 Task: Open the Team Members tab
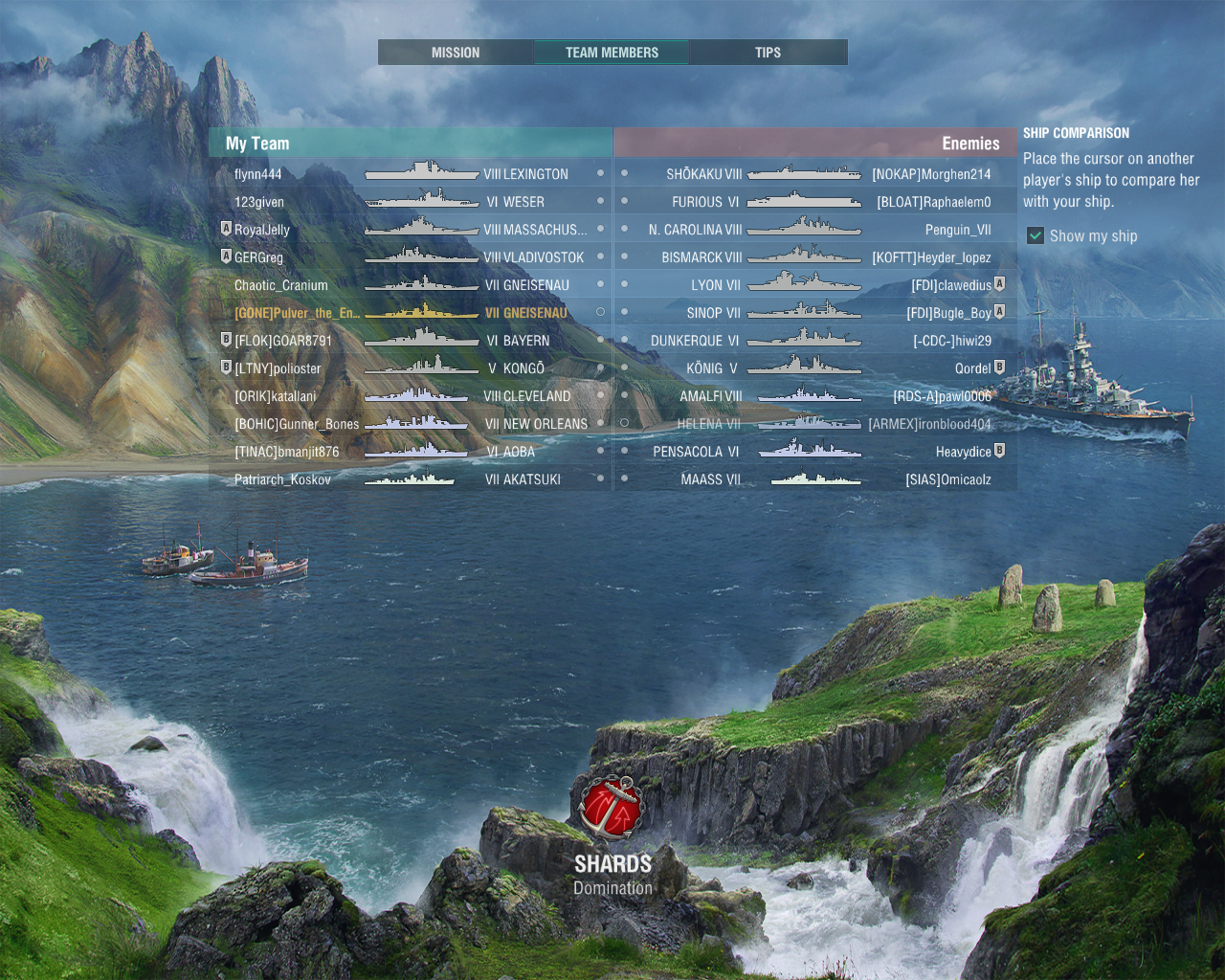(612, 53)
